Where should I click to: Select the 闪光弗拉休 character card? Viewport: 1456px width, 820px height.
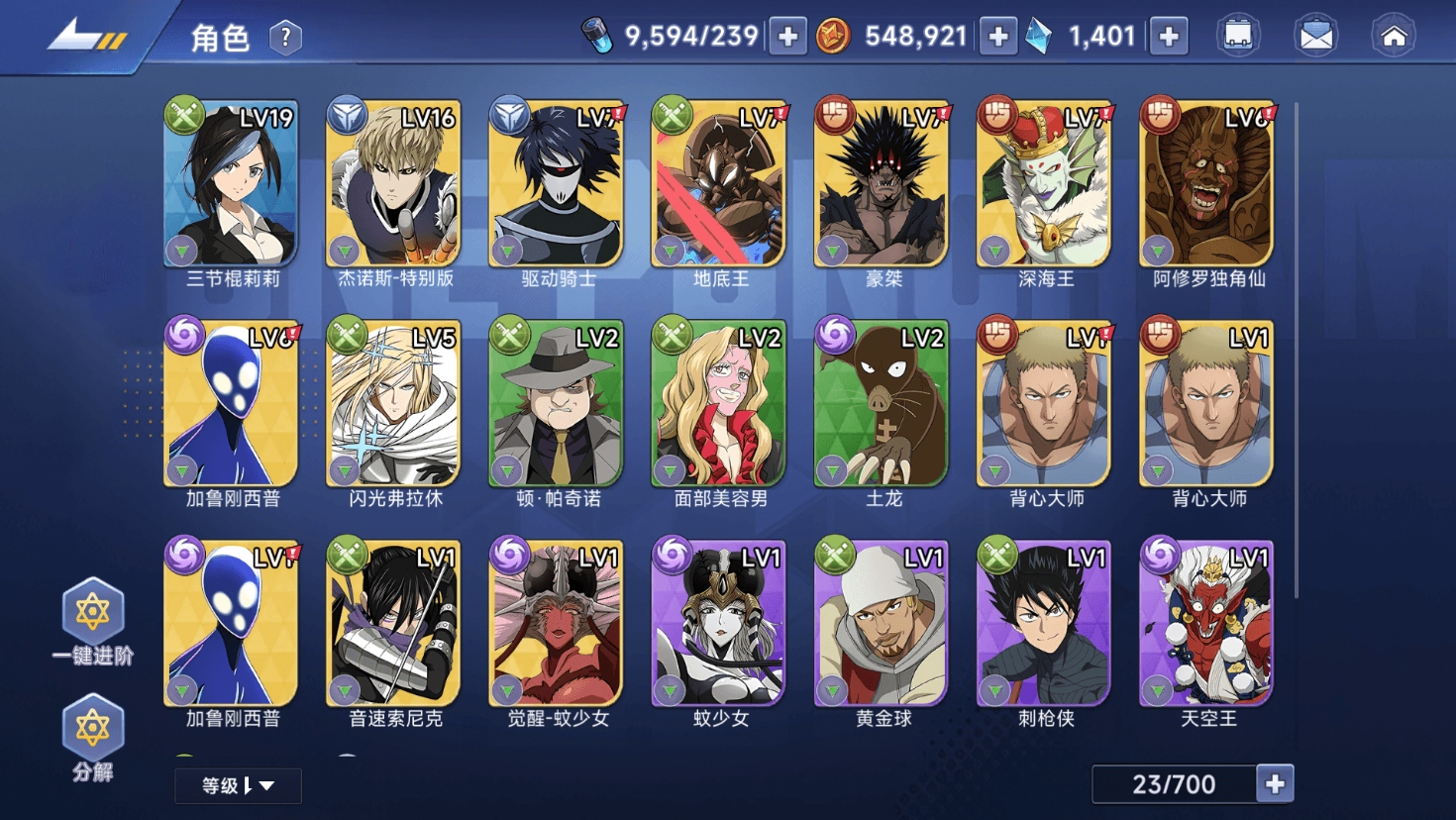point(394,404)
